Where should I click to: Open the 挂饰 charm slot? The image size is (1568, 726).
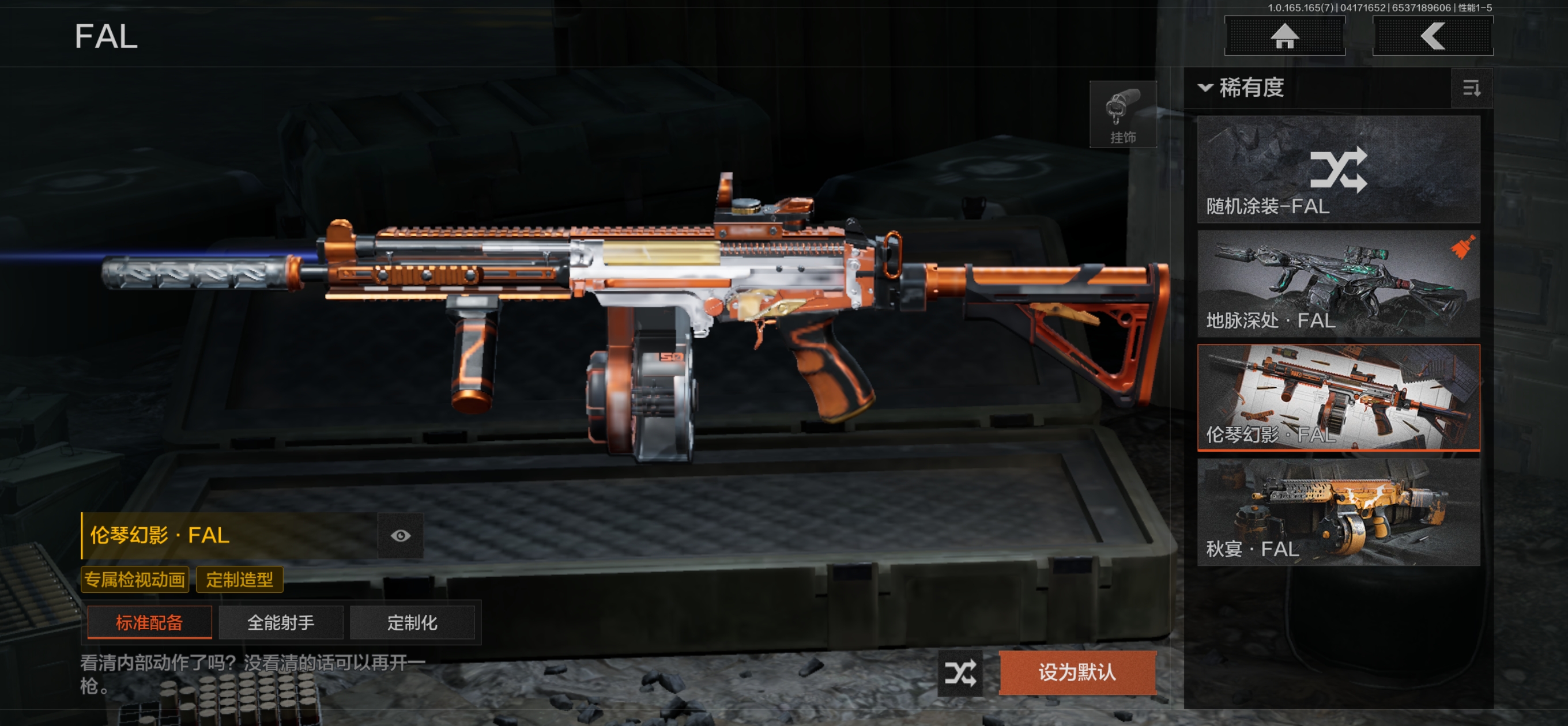click(x=1122, y=115)
